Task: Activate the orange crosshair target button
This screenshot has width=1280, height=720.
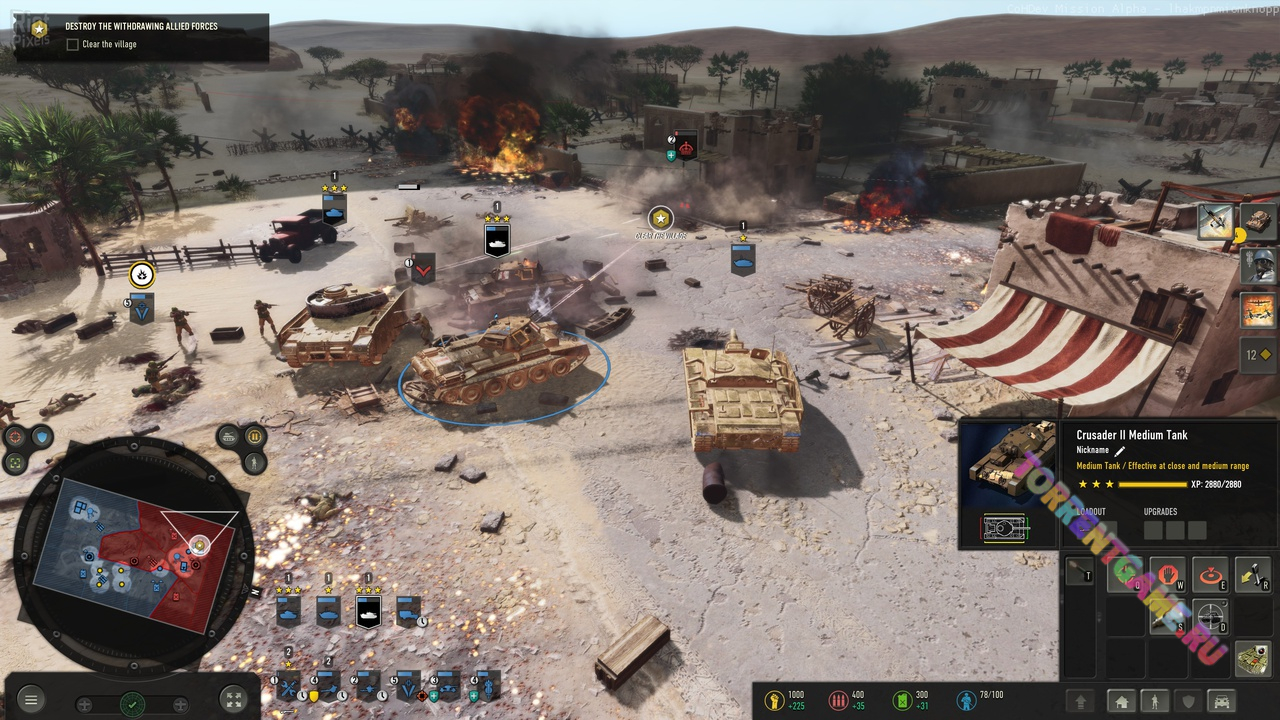Action: (x=15, y=437)
